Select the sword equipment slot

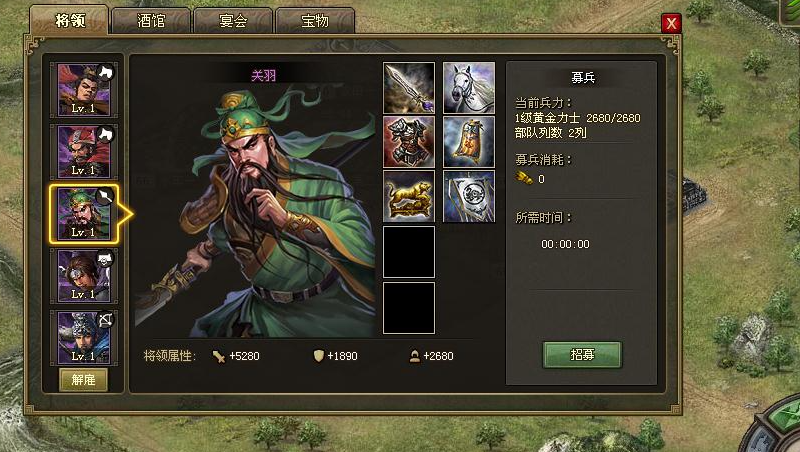coord(409,88)
